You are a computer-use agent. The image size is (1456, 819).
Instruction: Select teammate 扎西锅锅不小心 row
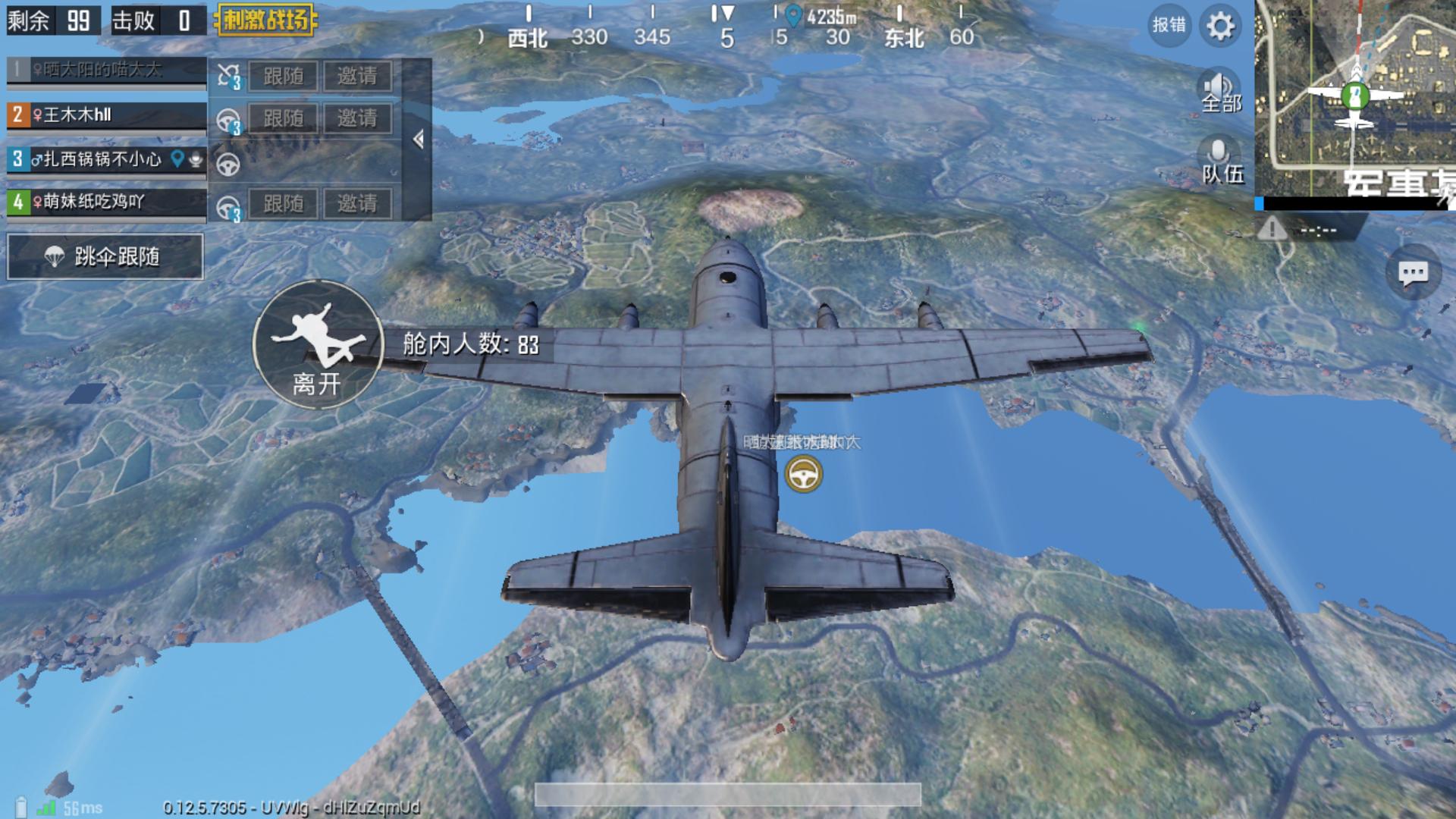(x=106, y=158)
